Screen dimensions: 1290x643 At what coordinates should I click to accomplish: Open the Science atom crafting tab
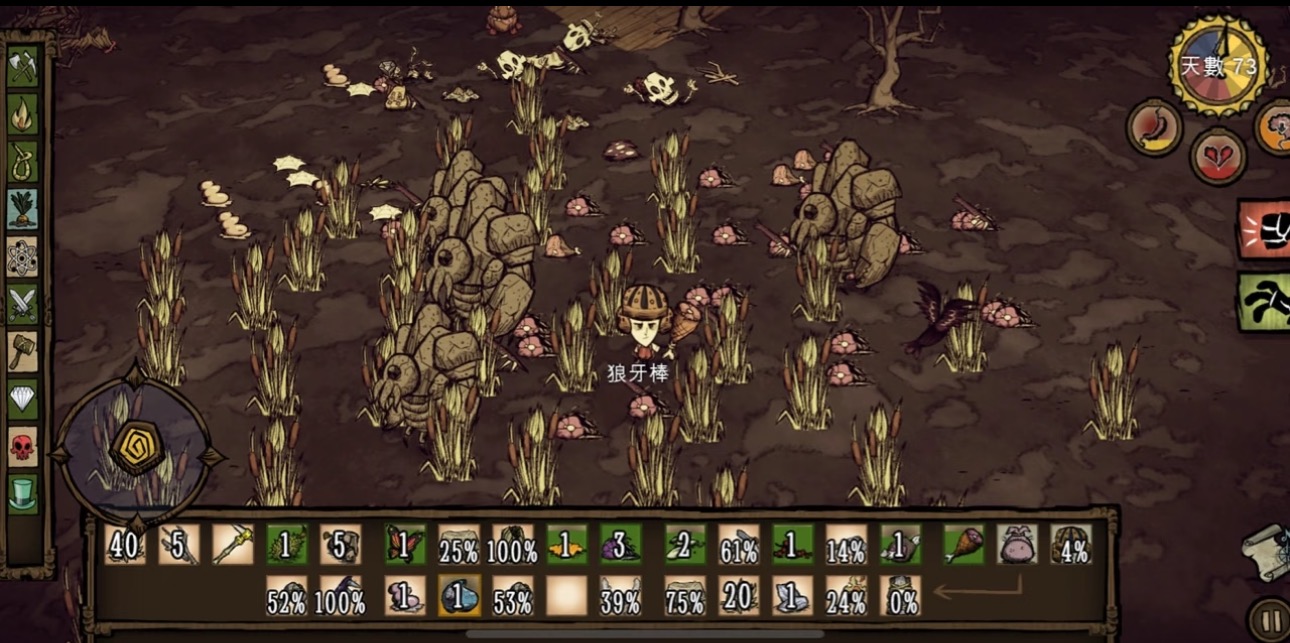tap(23, 257)
